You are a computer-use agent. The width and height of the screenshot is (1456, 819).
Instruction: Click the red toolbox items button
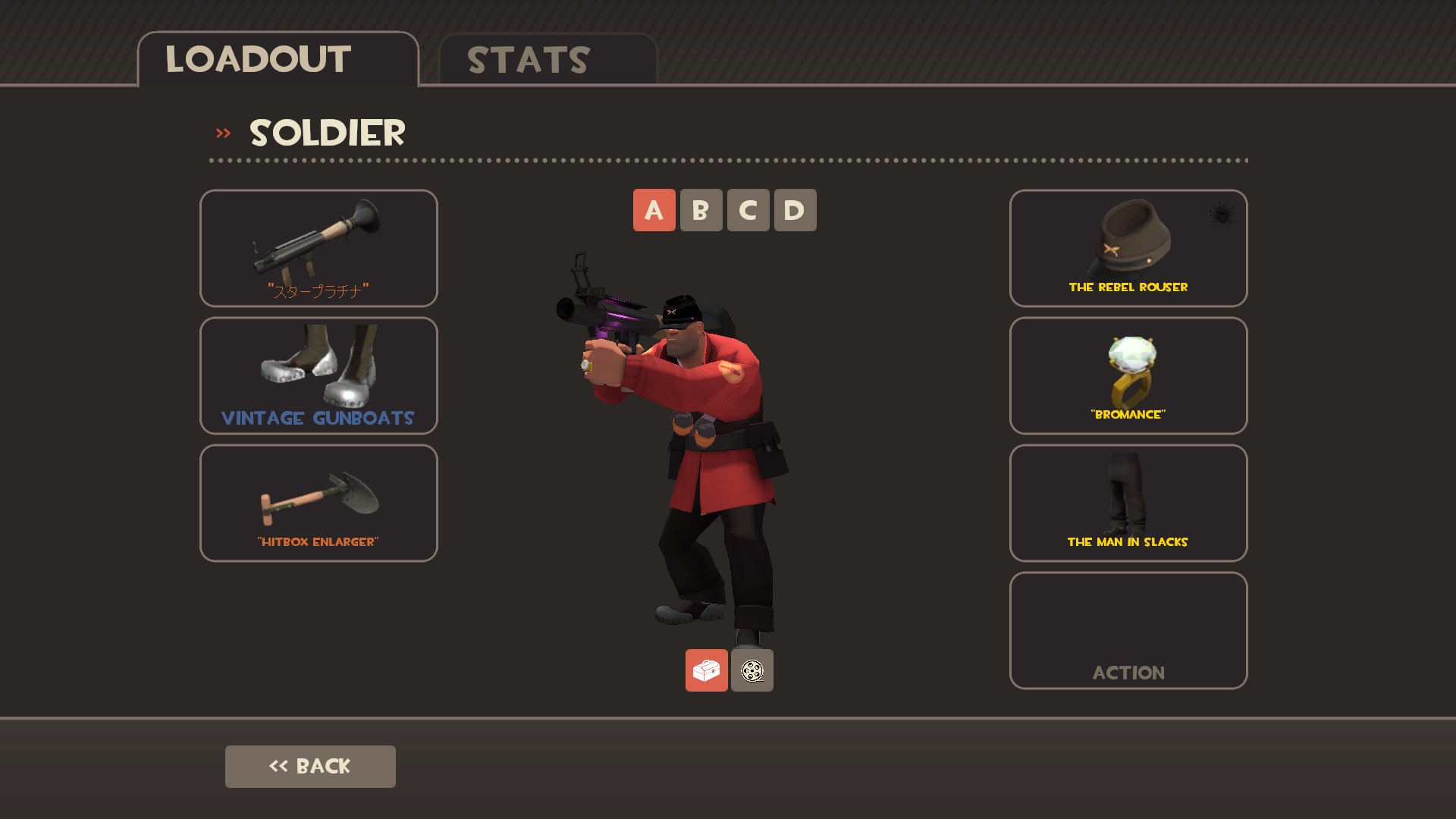[706, 670]
